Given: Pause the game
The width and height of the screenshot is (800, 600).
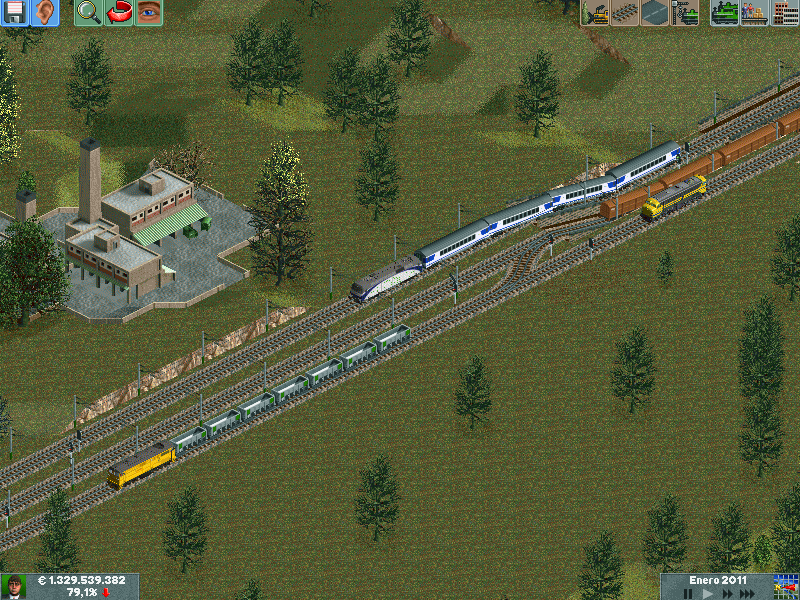Looking at the screenshot, I should [687, 593].
